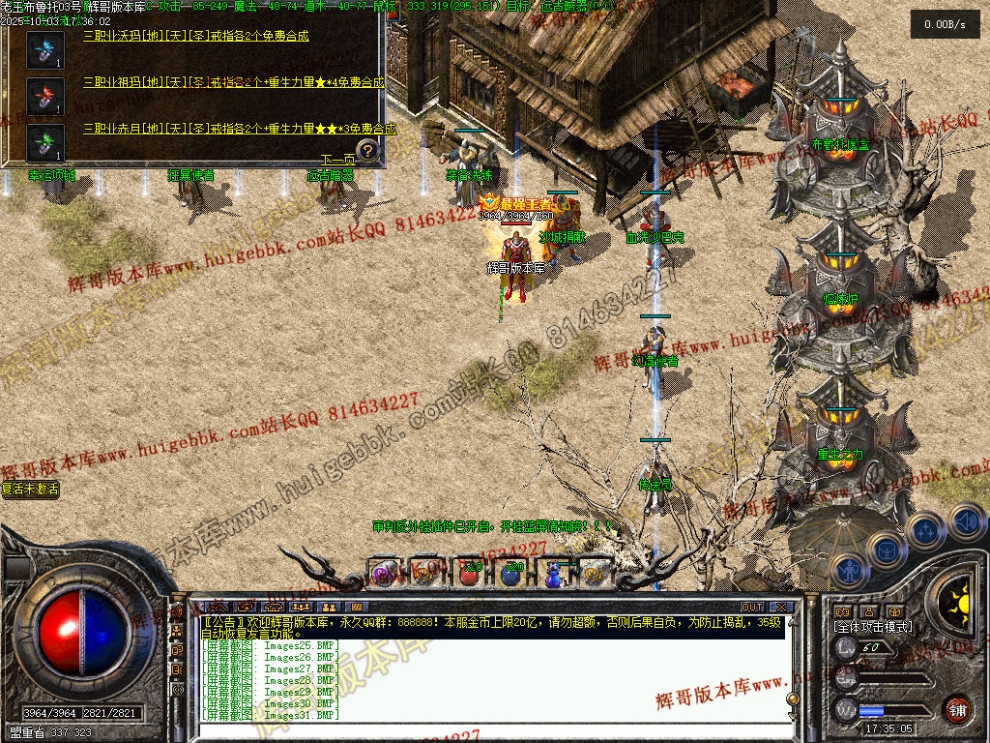
Task: Click the question mark help button
Action: 368,151
